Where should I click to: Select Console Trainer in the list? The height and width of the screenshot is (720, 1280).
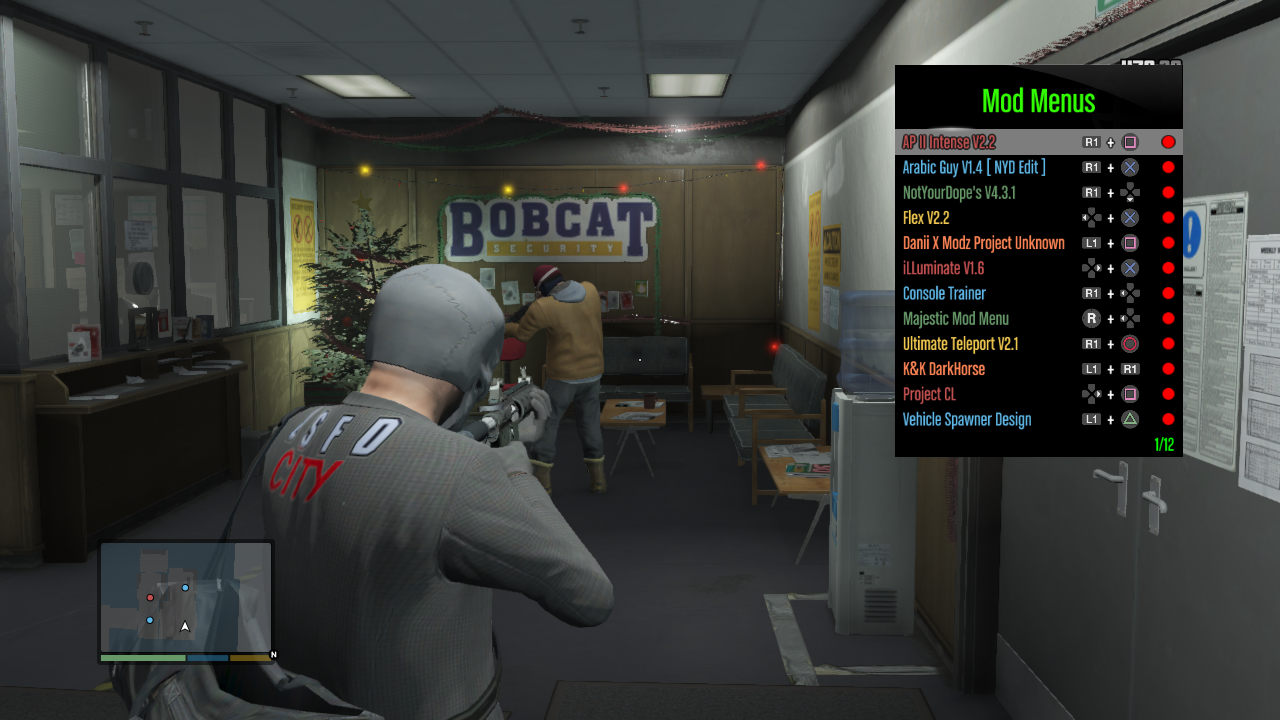pos(944,293)
